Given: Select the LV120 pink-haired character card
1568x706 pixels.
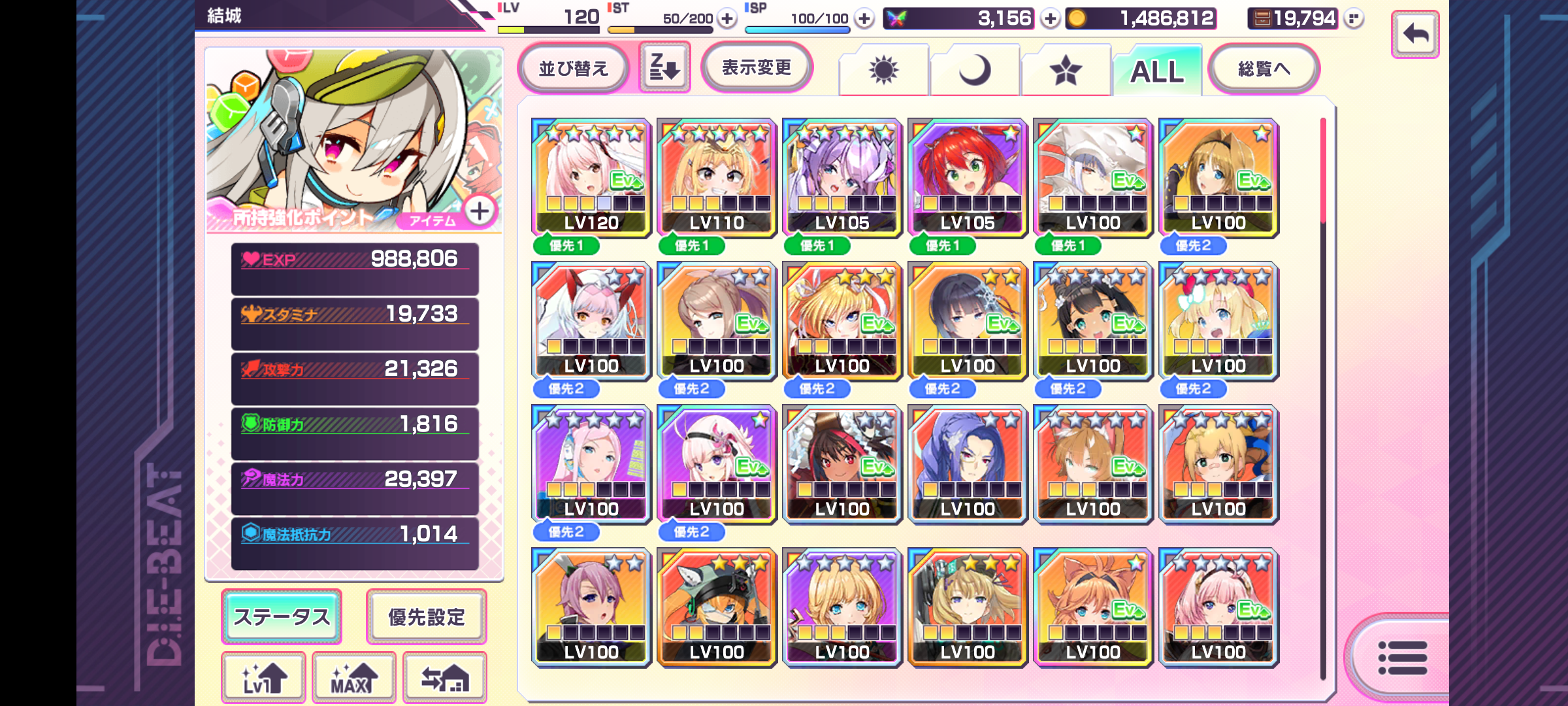Looking at the screenshot, I should point(591,177).
